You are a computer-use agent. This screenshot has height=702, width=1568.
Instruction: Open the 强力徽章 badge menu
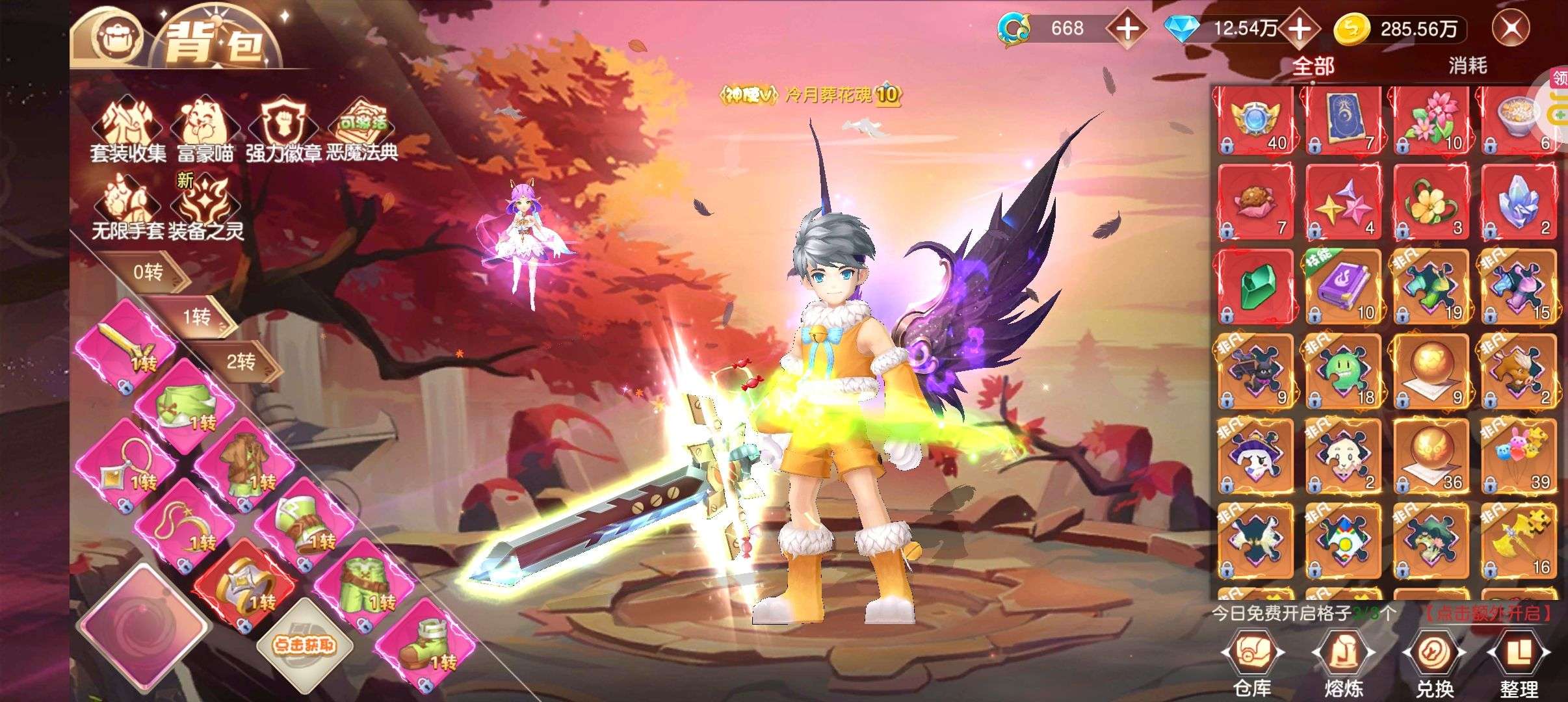[284, 130]
